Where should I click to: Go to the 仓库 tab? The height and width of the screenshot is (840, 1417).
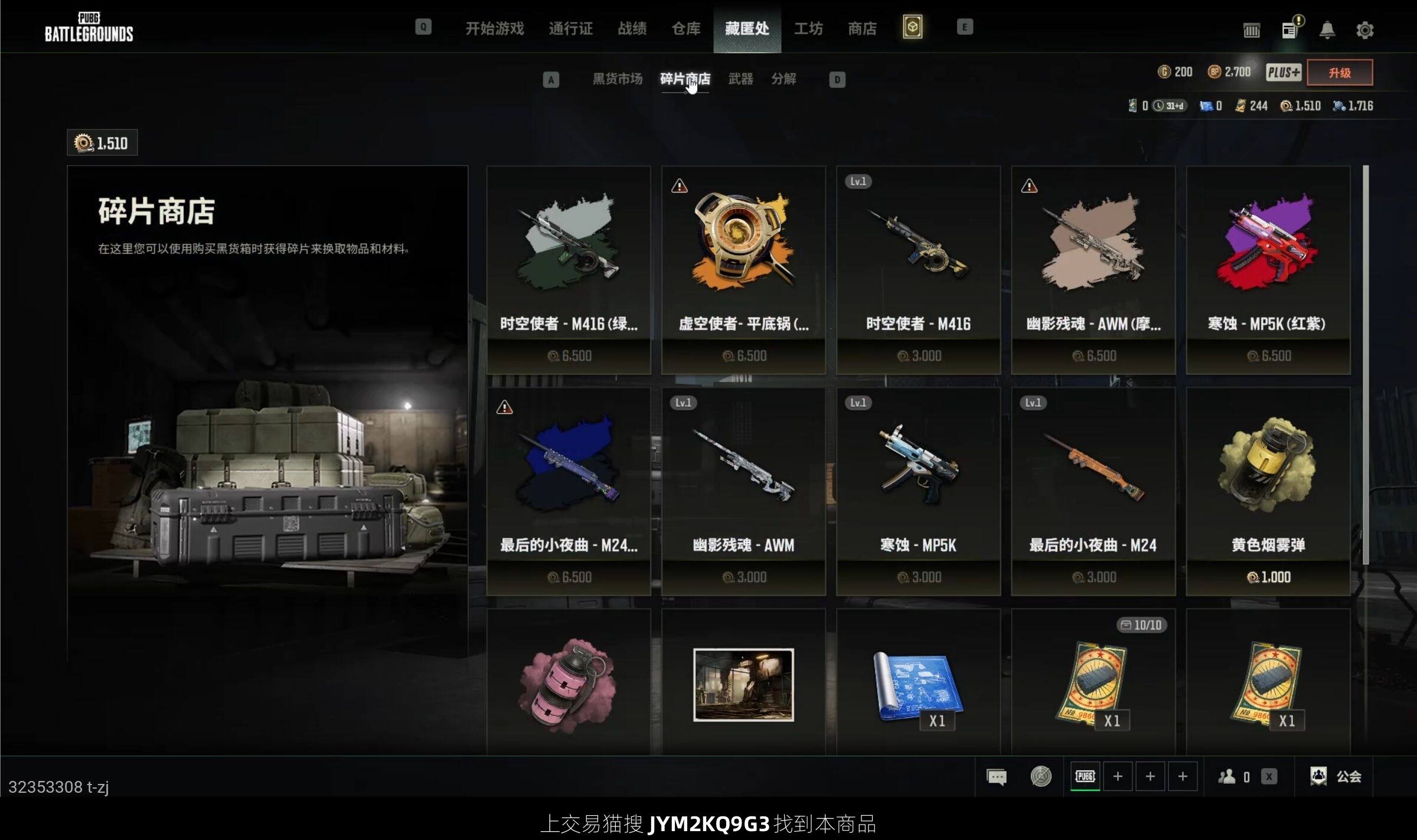click(x=685, y=28)
